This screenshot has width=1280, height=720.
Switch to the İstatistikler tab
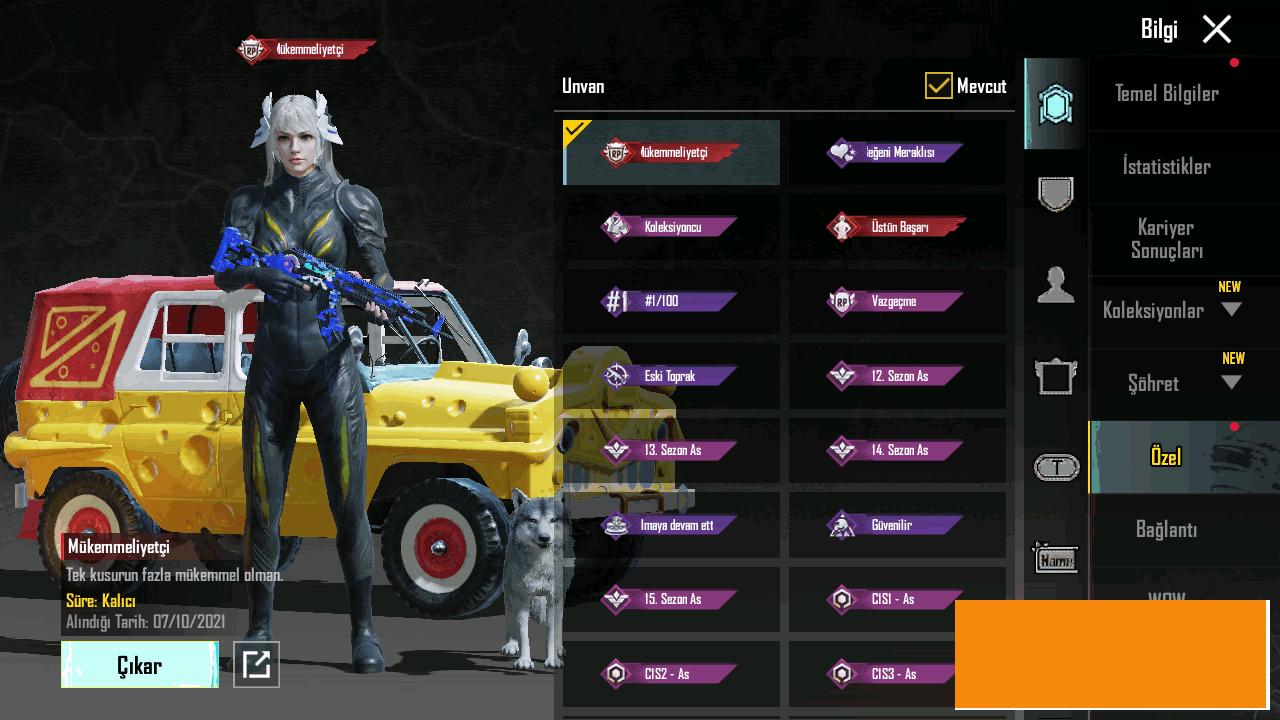(1166, 167)
